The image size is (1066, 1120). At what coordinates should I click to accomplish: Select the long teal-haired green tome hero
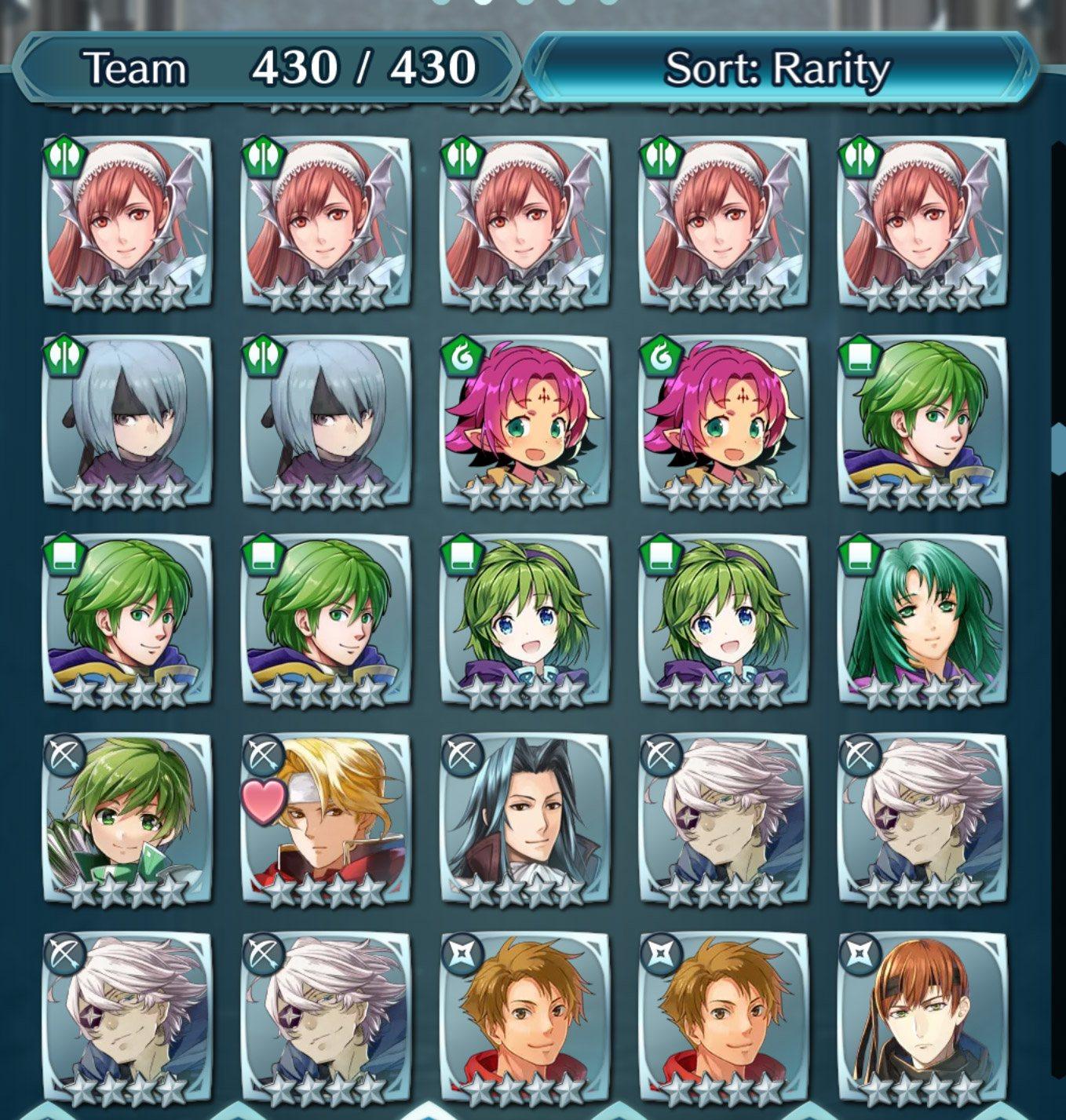pyautogui.click(x=923, y=618)
